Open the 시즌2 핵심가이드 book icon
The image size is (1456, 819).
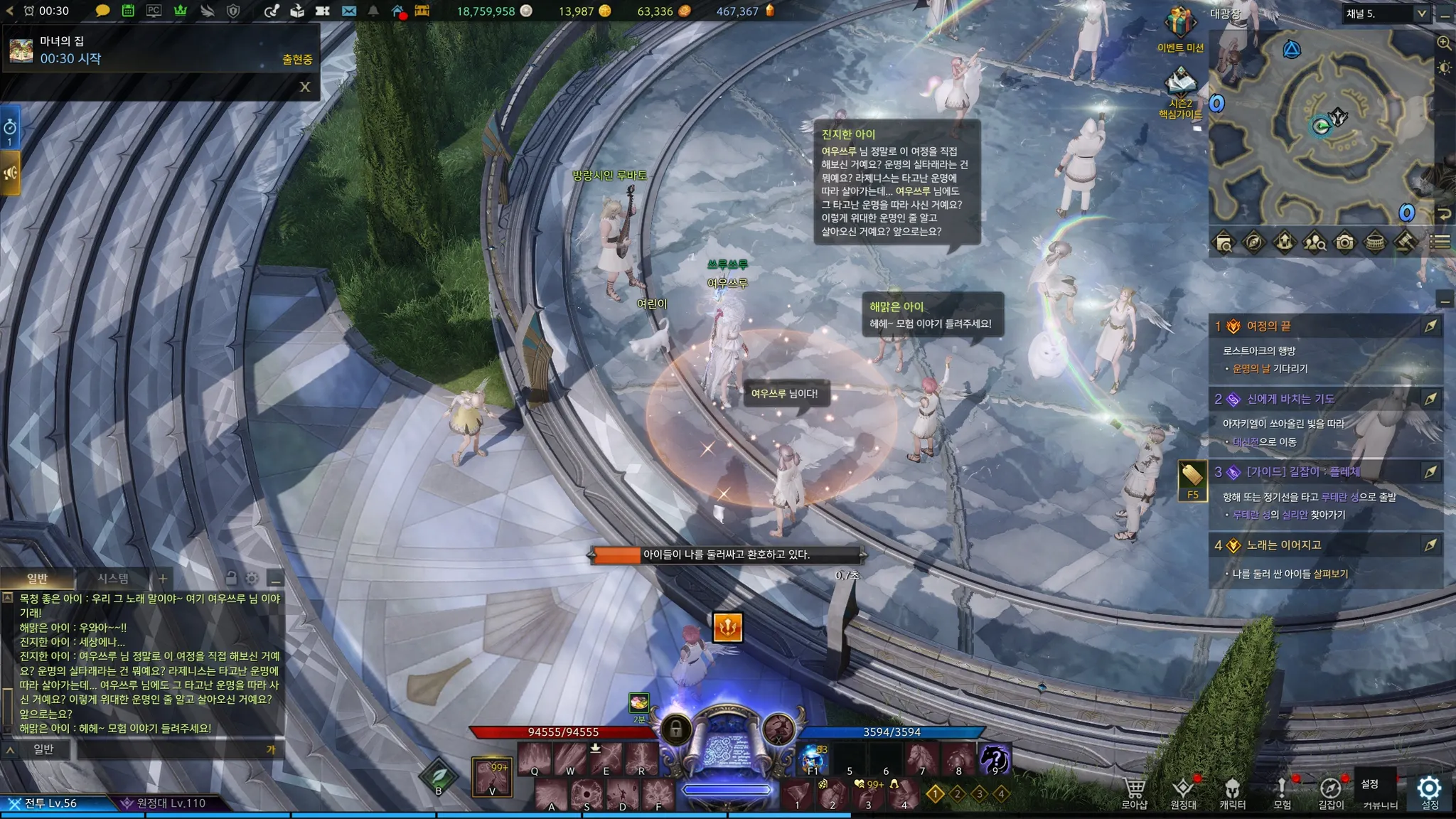(x=1179, y=84)
